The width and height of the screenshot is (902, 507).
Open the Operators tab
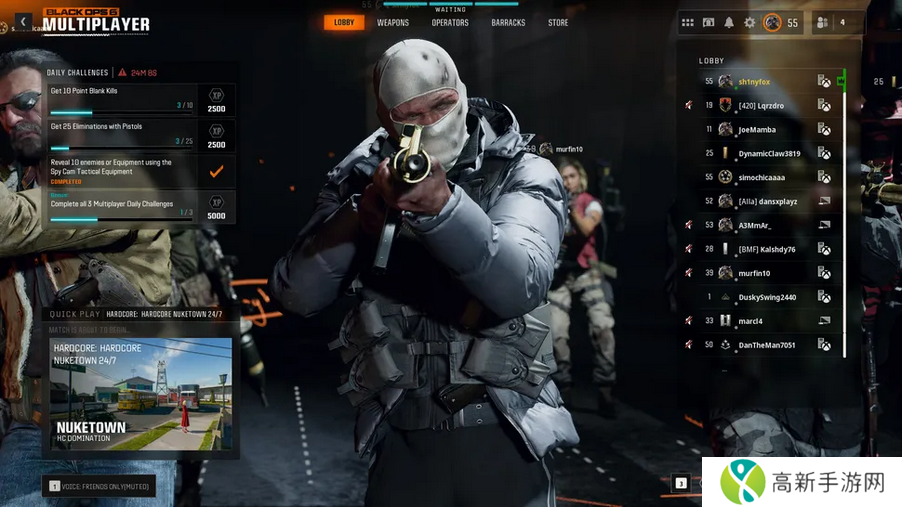coord(450,23)
